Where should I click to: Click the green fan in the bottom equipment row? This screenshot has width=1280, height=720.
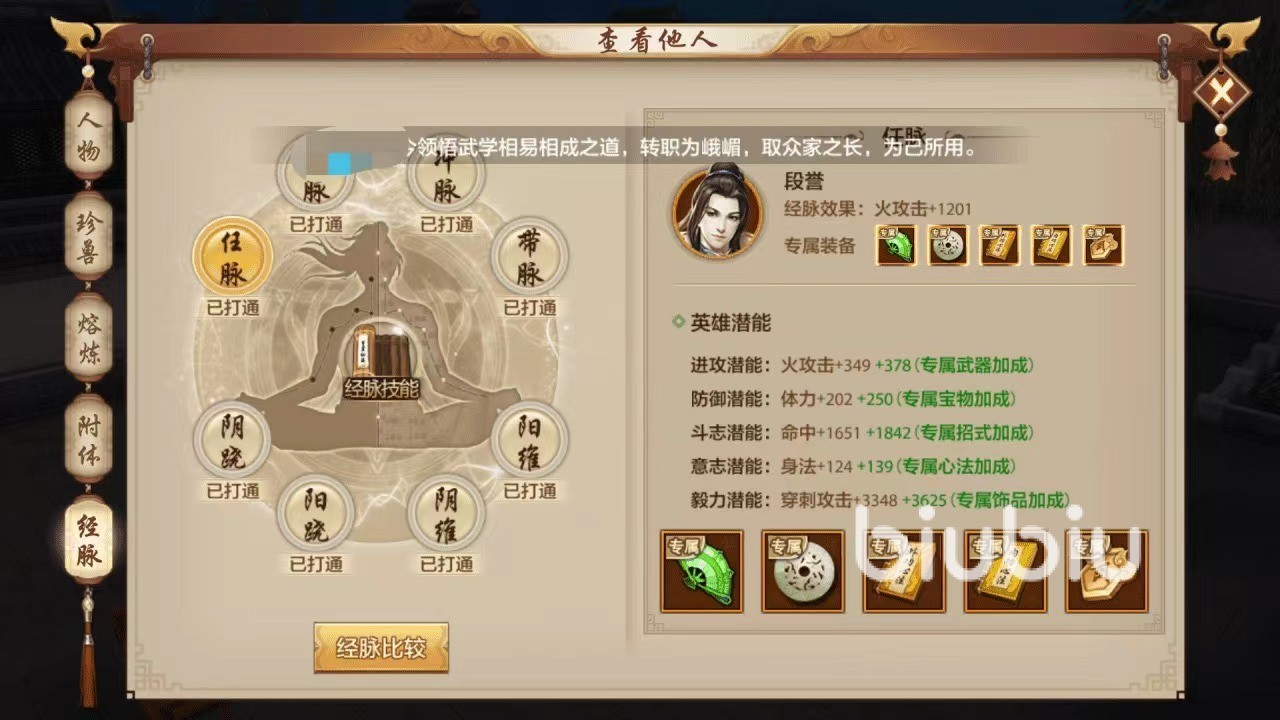point(702,570)
